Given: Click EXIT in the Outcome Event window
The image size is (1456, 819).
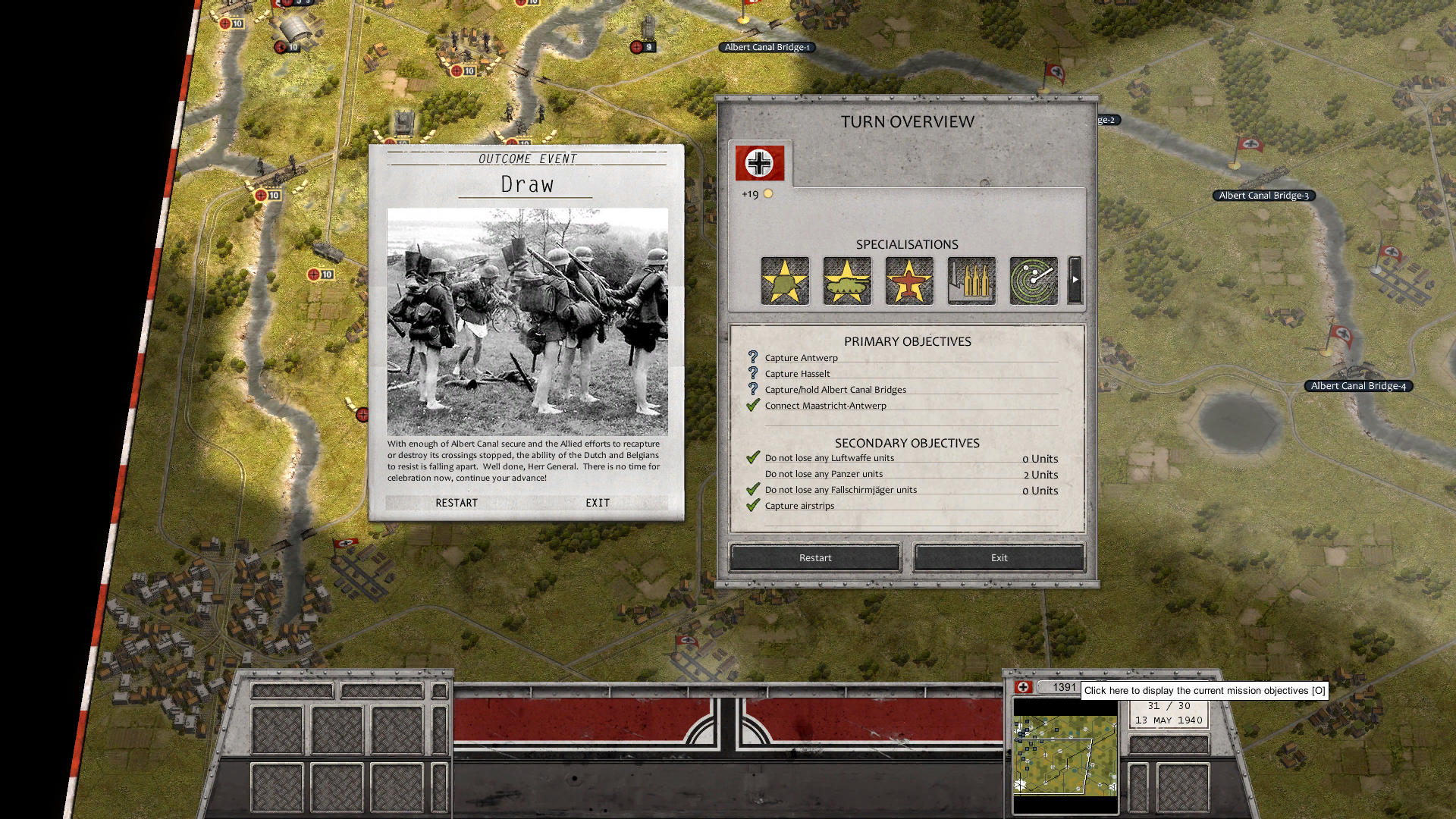Looking at the screenshot, I should coord(598,502).
